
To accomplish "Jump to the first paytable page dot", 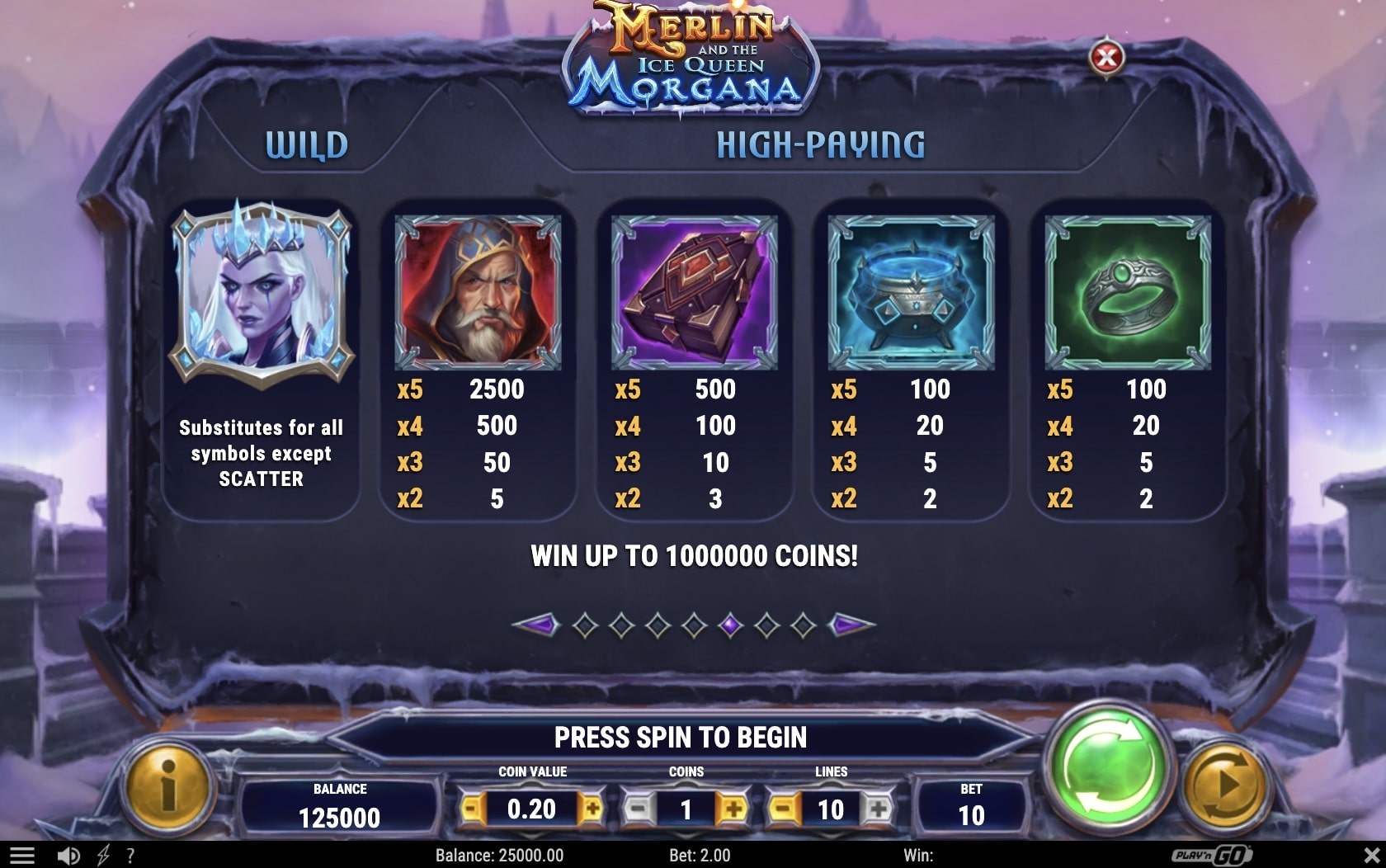I will (x=585, y=625).
